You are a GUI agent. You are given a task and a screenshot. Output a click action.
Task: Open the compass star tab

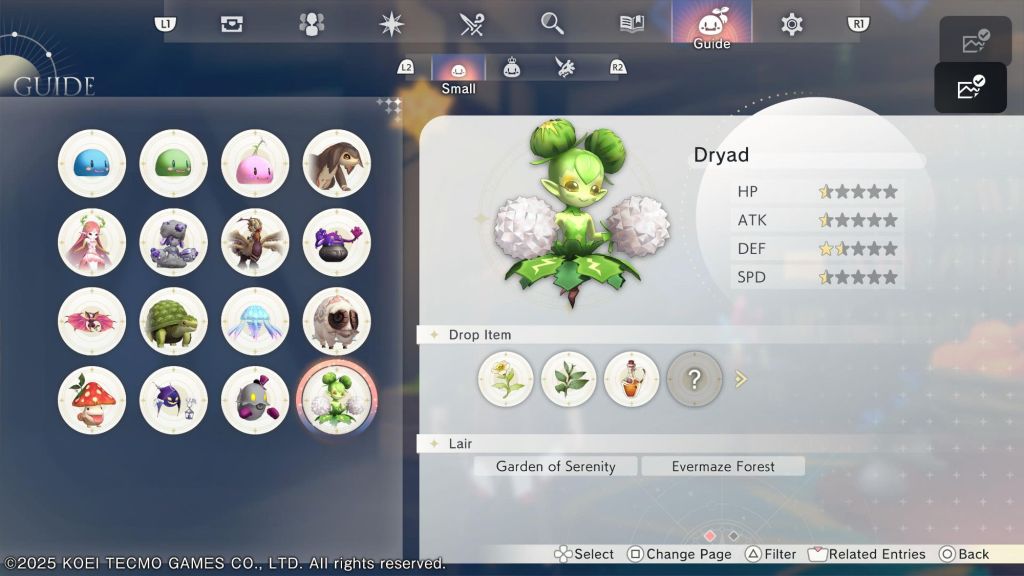pyautogui.click(x=392, y=24)
